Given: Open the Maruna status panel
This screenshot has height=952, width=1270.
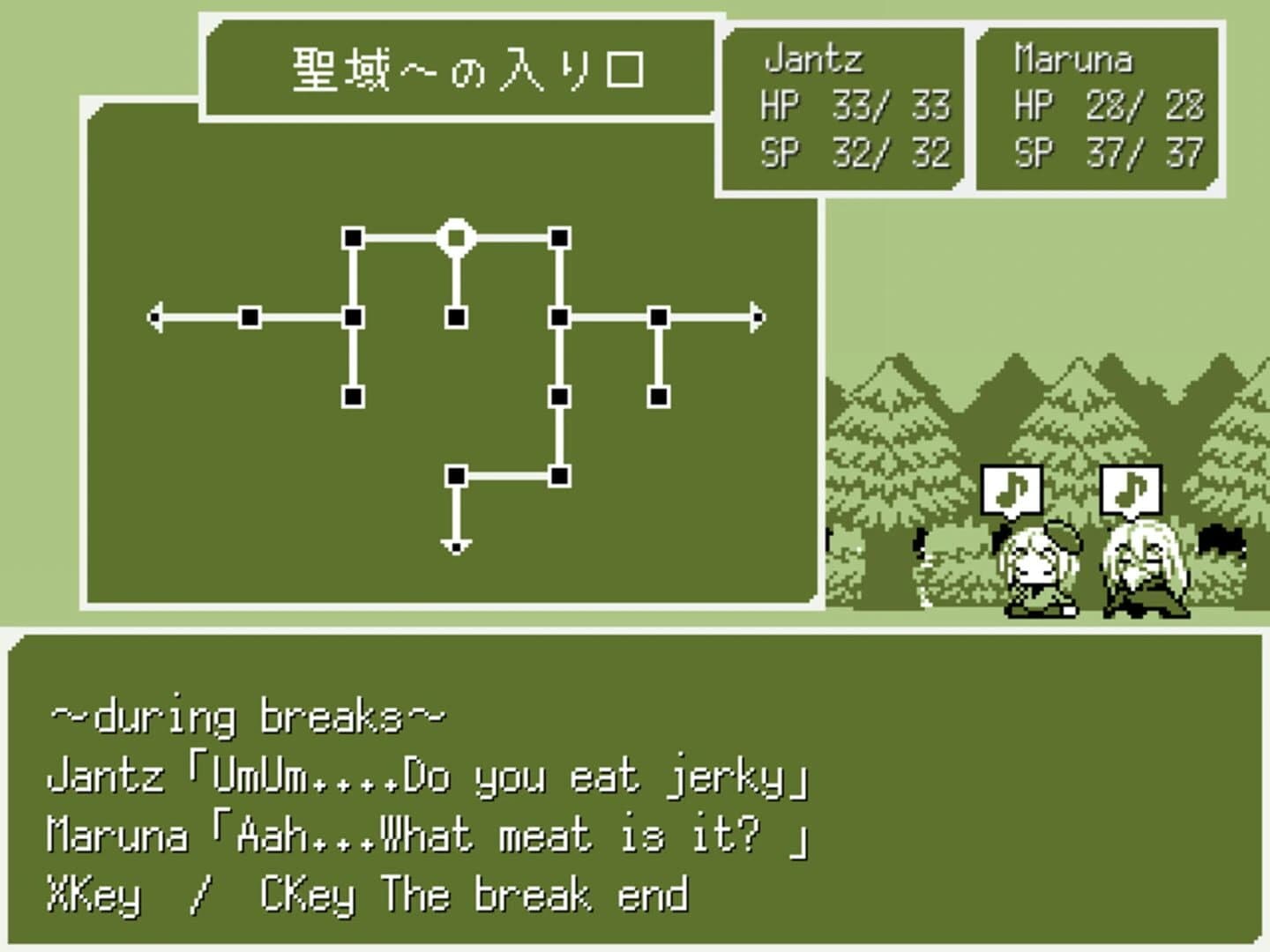Looking at the screenshot, I should [x=1098, y=106].
